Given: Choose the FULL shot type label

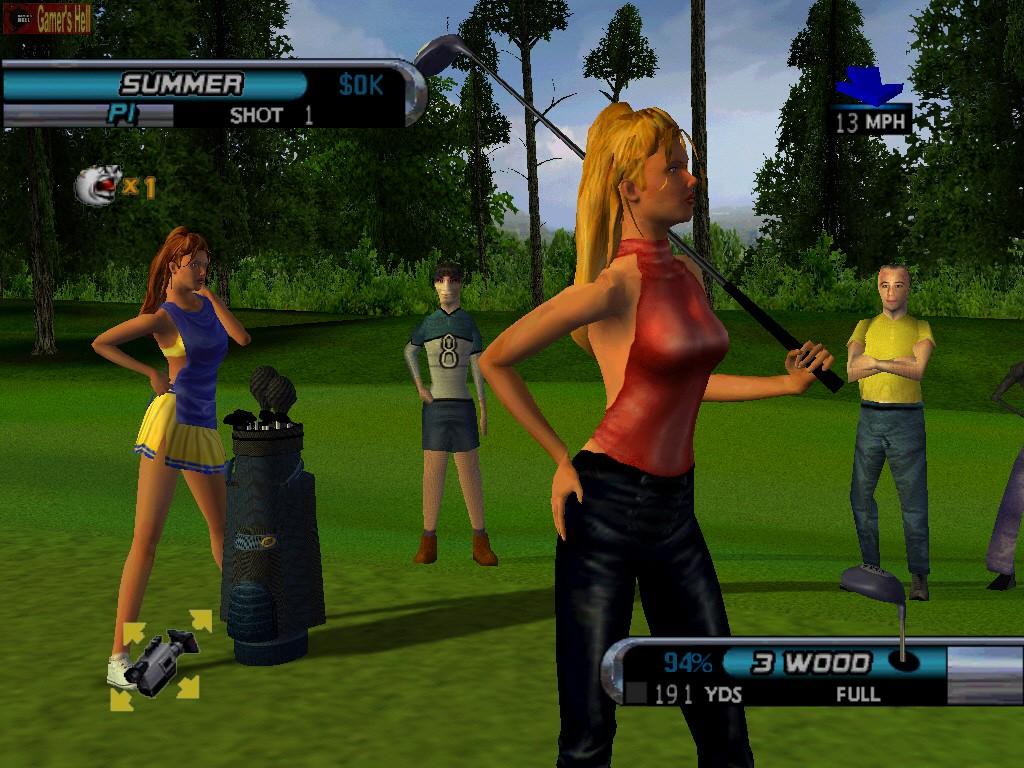Looking at the screenshot, I should point(858,693).
